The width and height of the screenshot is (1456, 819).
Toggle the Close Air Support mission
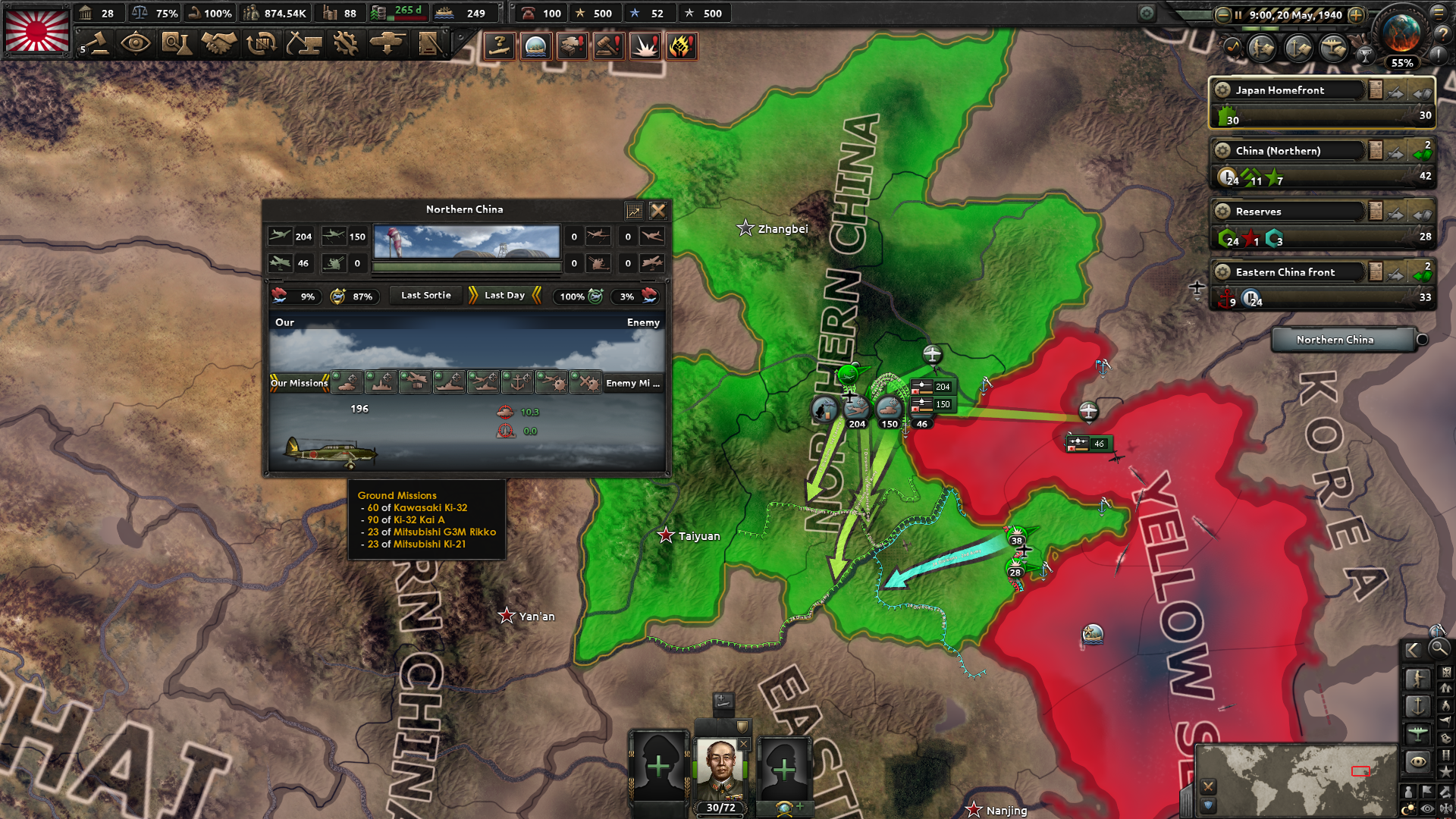[347, 383]
